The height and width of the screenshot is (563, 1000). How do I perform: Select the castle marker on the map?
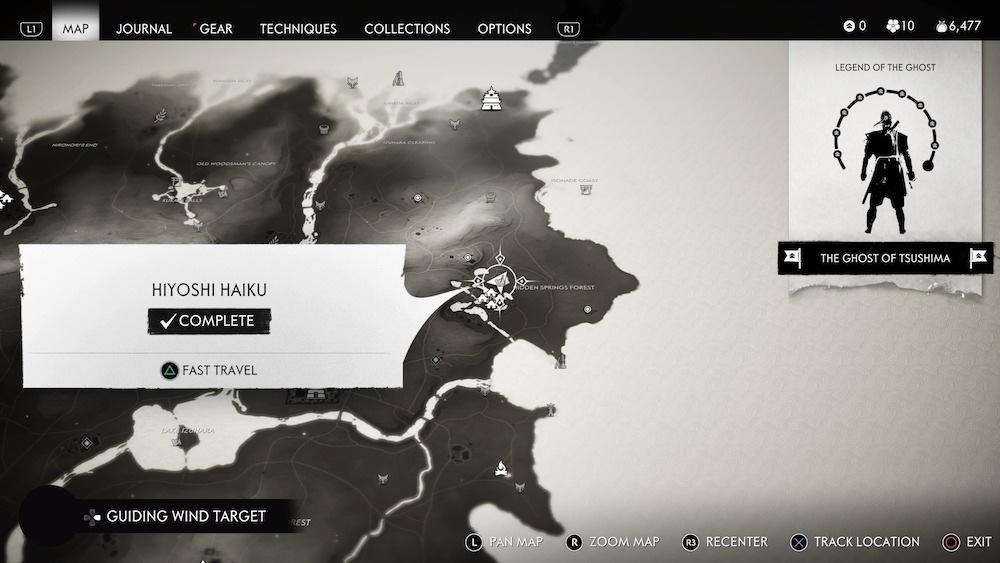tap(491, 100)
